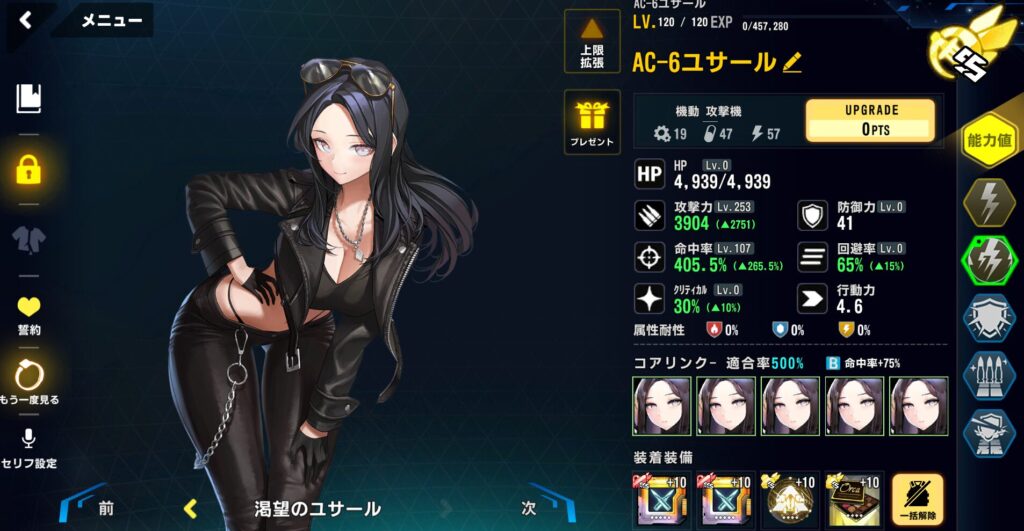
Task: Select the Orca chocolate box equipment
Action: 854,500
